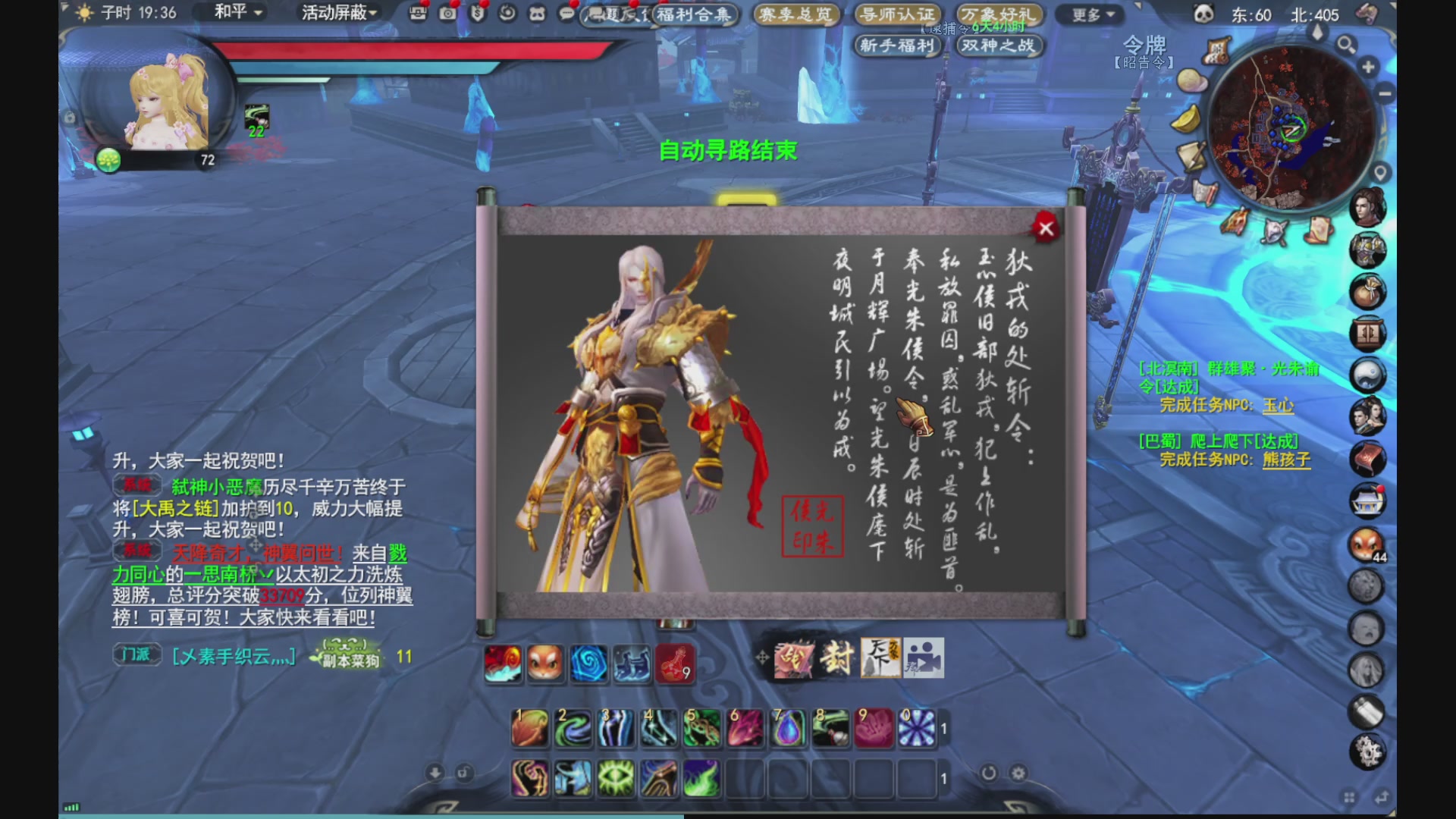Open the yin-yang cultivation icon

coord(1367,373)
